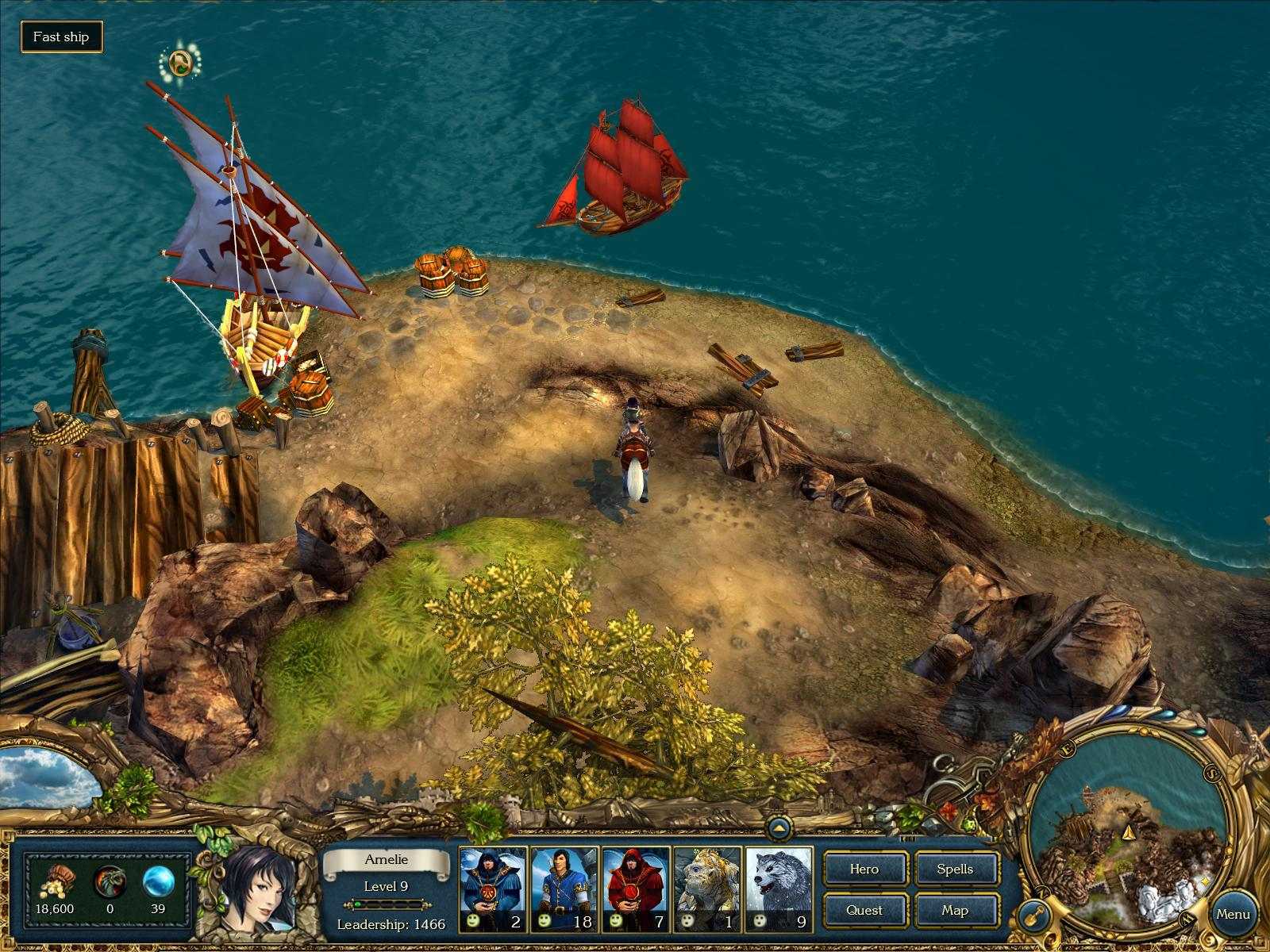This screenshot has height=952, width=1270.
Task: Open the Hero screen
Action: pos(864,869)
